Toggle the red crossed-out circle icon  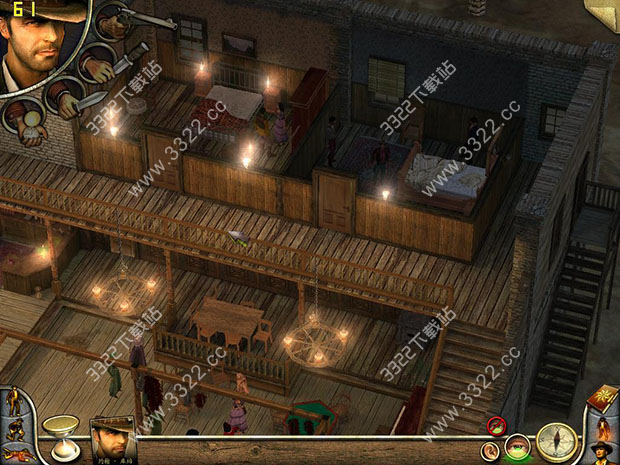[495, 427]
